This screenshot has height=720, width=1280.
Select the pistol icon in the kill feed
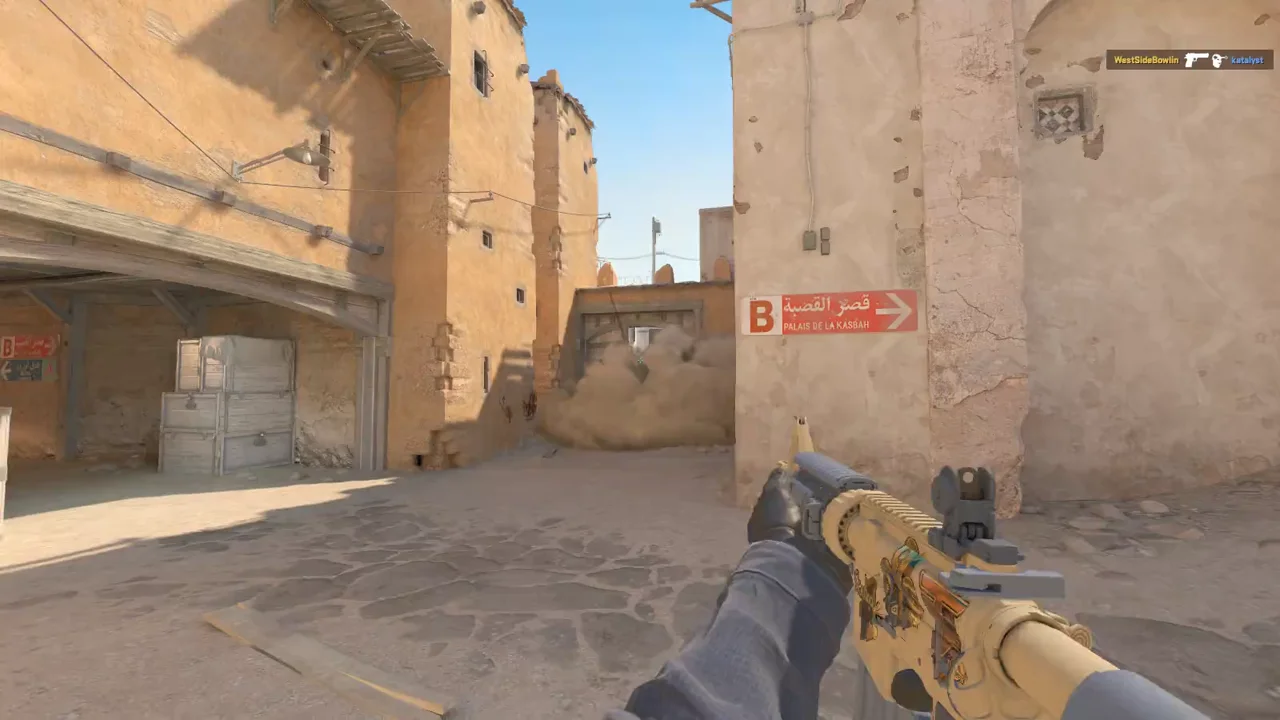[x=1196, y=60]
